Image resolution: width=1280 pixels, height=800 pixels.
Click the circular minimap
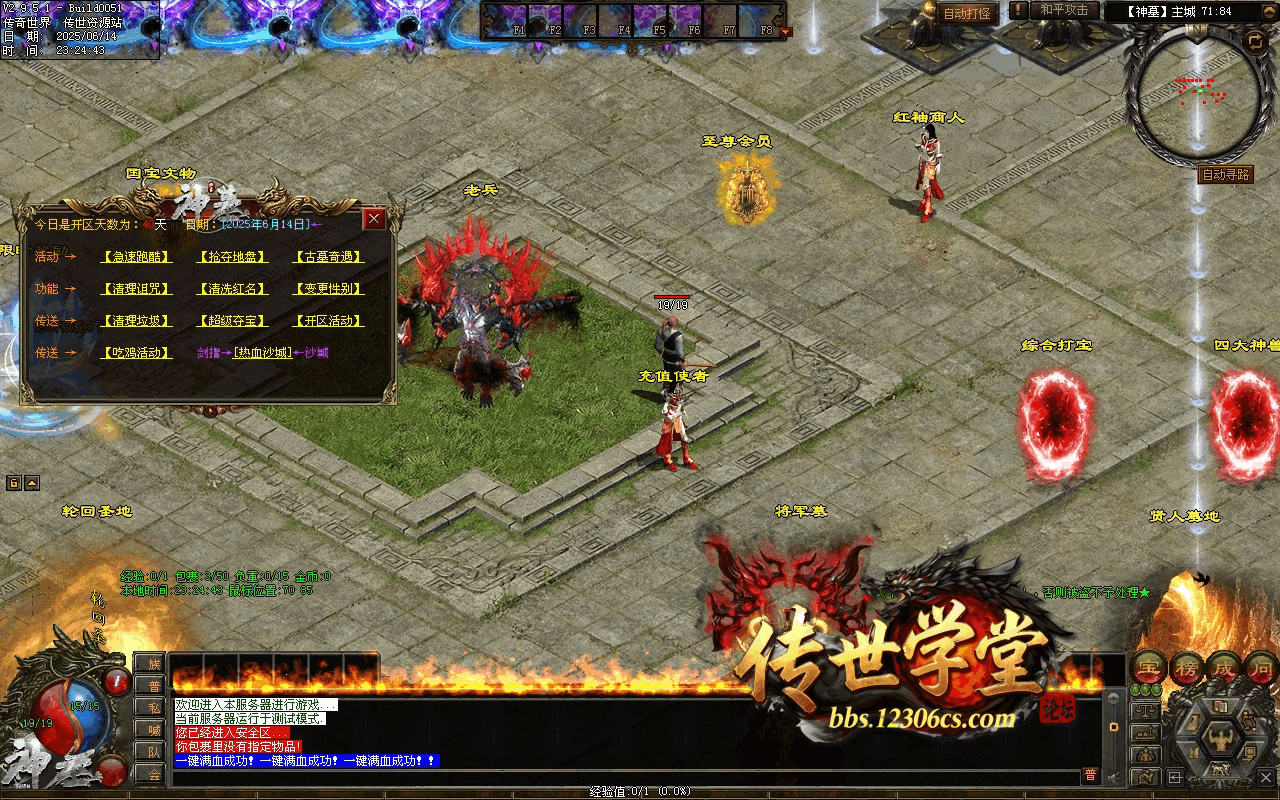tap(1195, 100)
